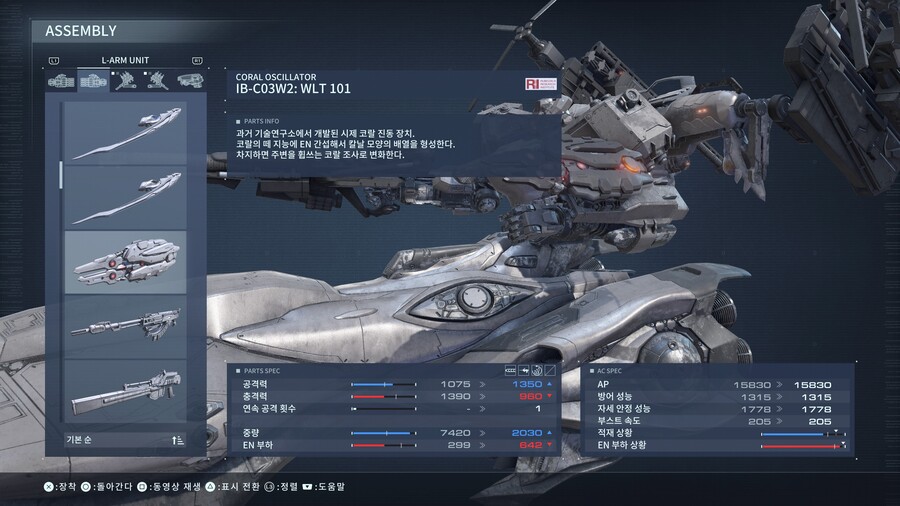Image resolution: width=900 pixels, height=506 pixels.
Task: Switch to the head frame parts tab
Action: coord(187,82)
